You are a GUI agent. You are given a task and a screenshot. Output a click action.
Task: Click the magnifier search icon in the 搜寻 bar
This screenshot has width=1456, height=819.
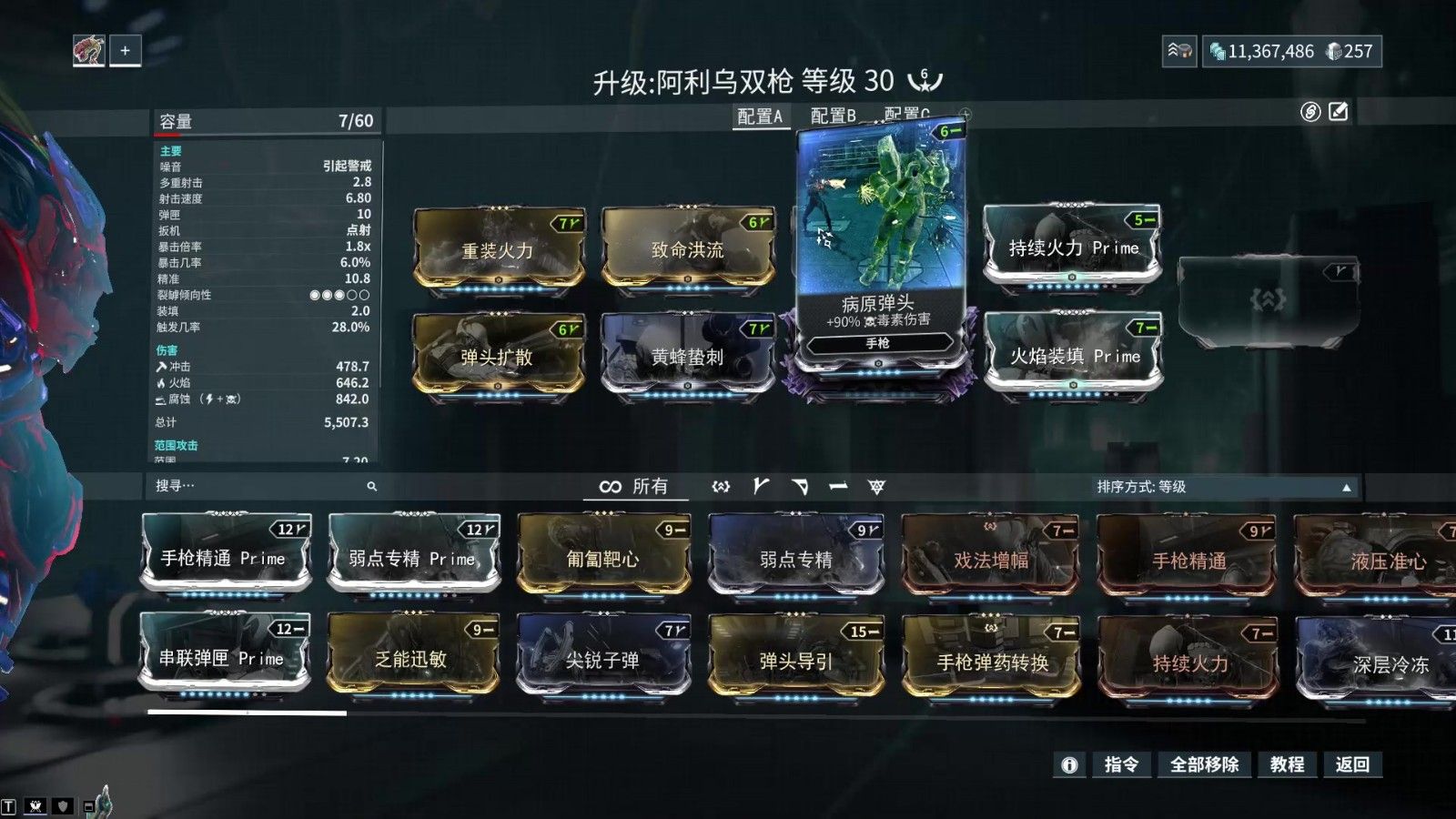click(x=371, y=487)
